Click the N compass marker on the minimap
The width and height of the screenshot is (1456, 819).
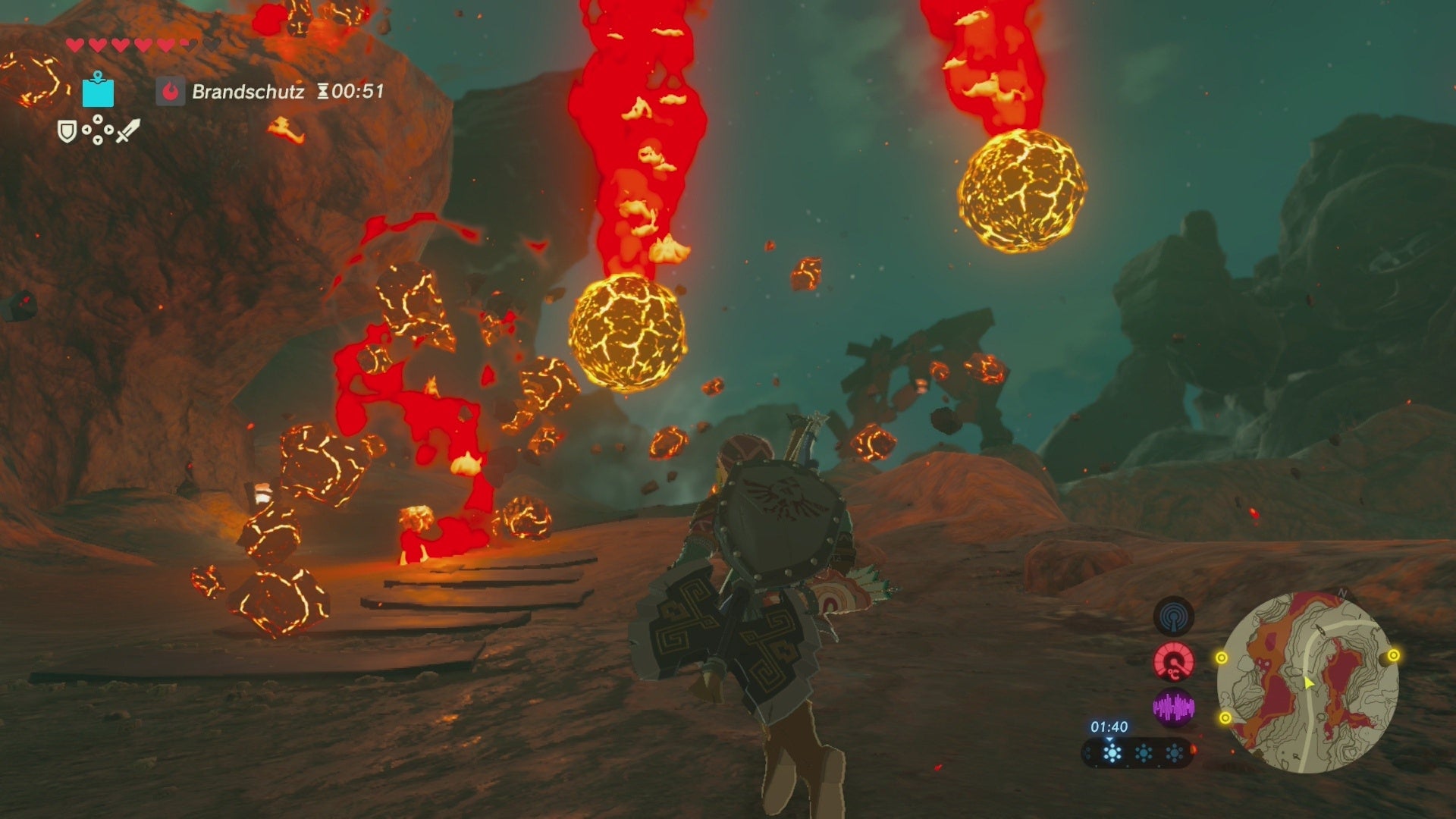pos(1341,595)
